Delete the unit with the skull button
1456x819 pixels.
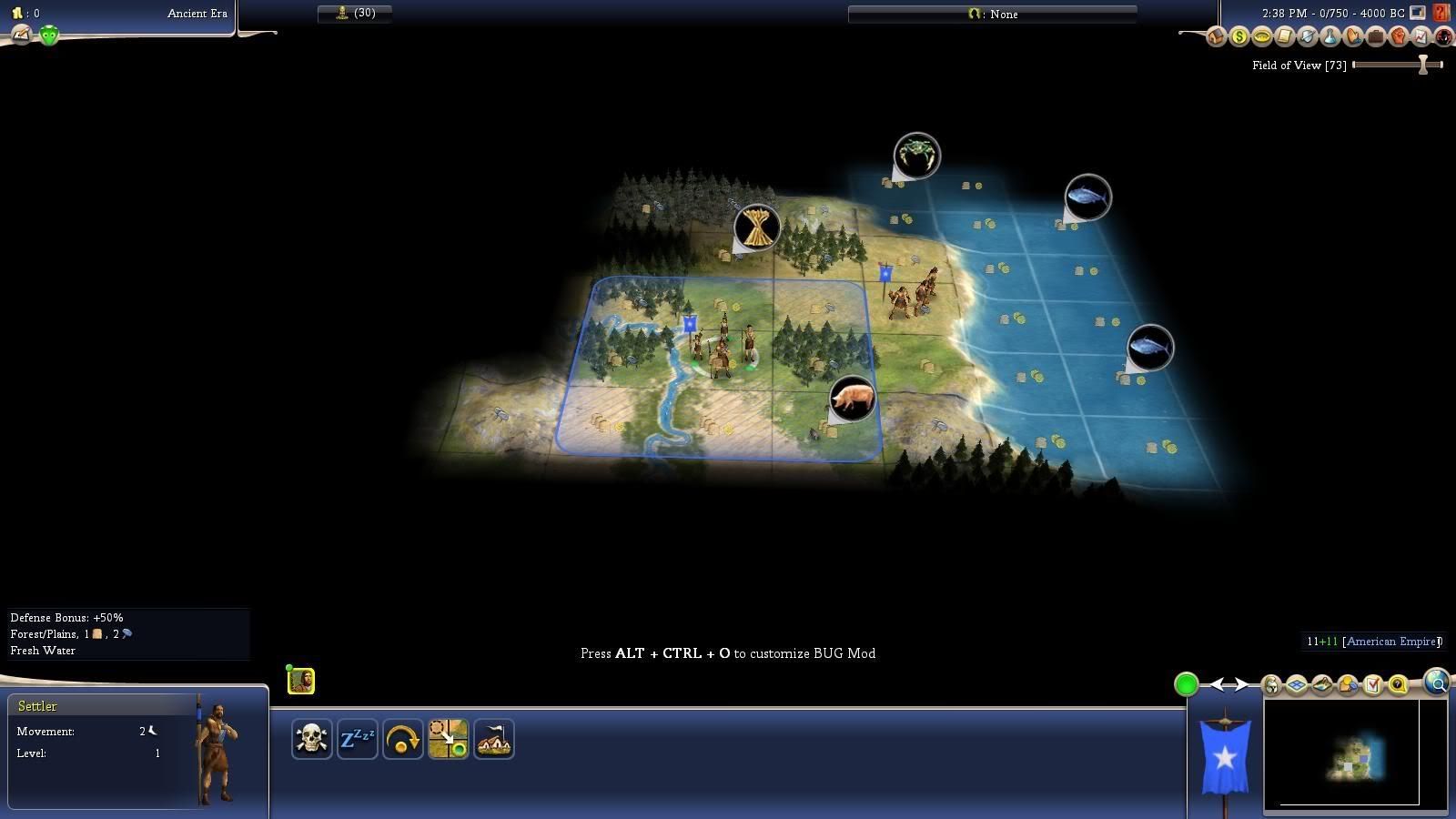(x=311, y=739)
